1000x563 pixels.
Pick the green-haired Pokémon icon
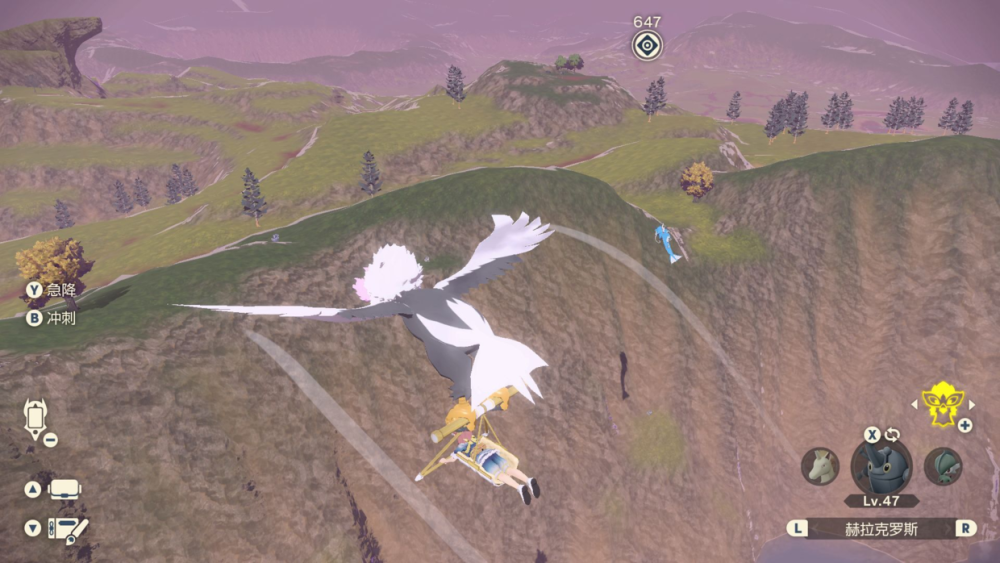(x=942, y=466)
